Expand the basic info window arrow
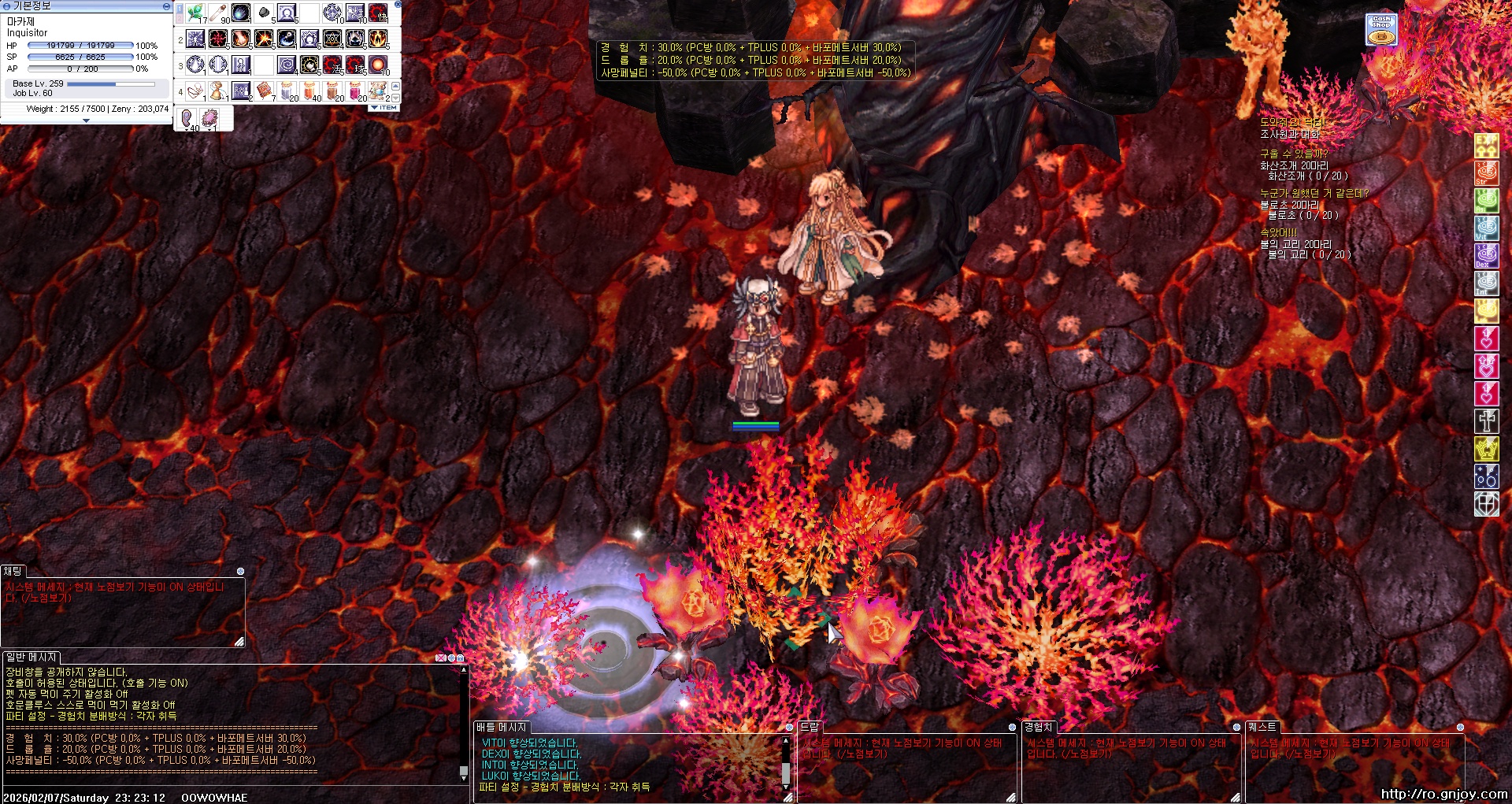Screen dimensions: 1512x804 (86, 120)
